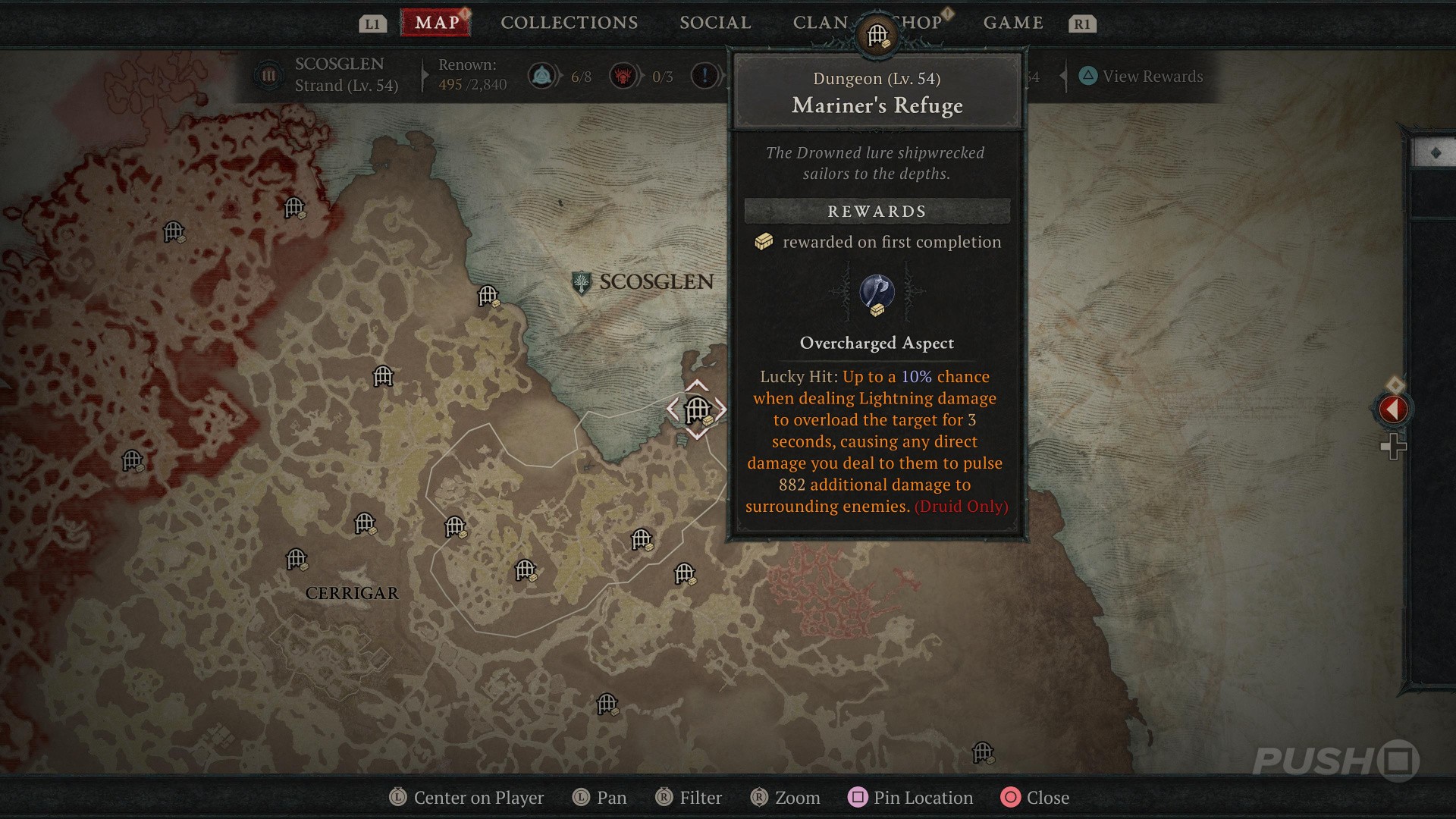Click View Rewards
The height and width of the screenshot is (819, 1456).
pyautogui.click(x=1141, y=76)
